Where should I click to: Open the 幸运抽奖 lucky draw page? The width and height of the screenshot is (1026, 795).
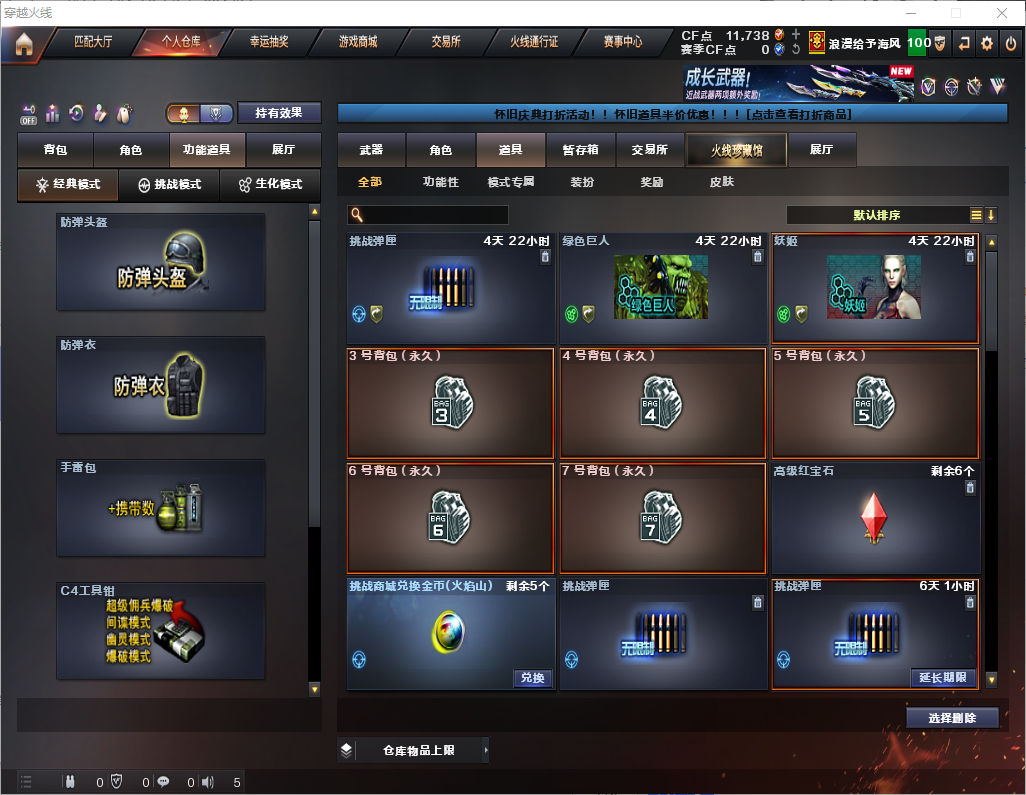point(269,42)
